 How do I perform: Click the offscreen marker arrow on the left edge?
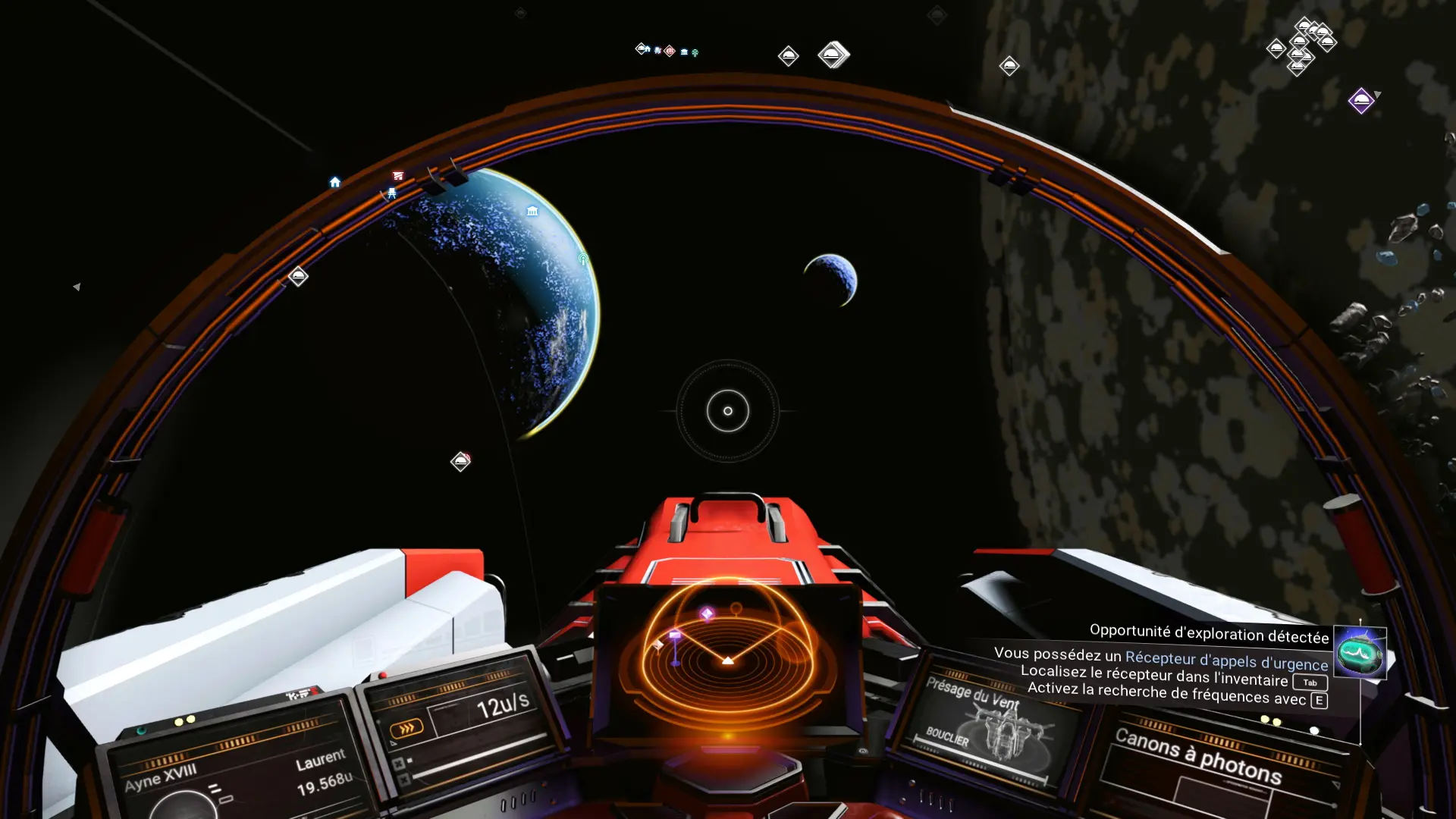tap(75, 287)
